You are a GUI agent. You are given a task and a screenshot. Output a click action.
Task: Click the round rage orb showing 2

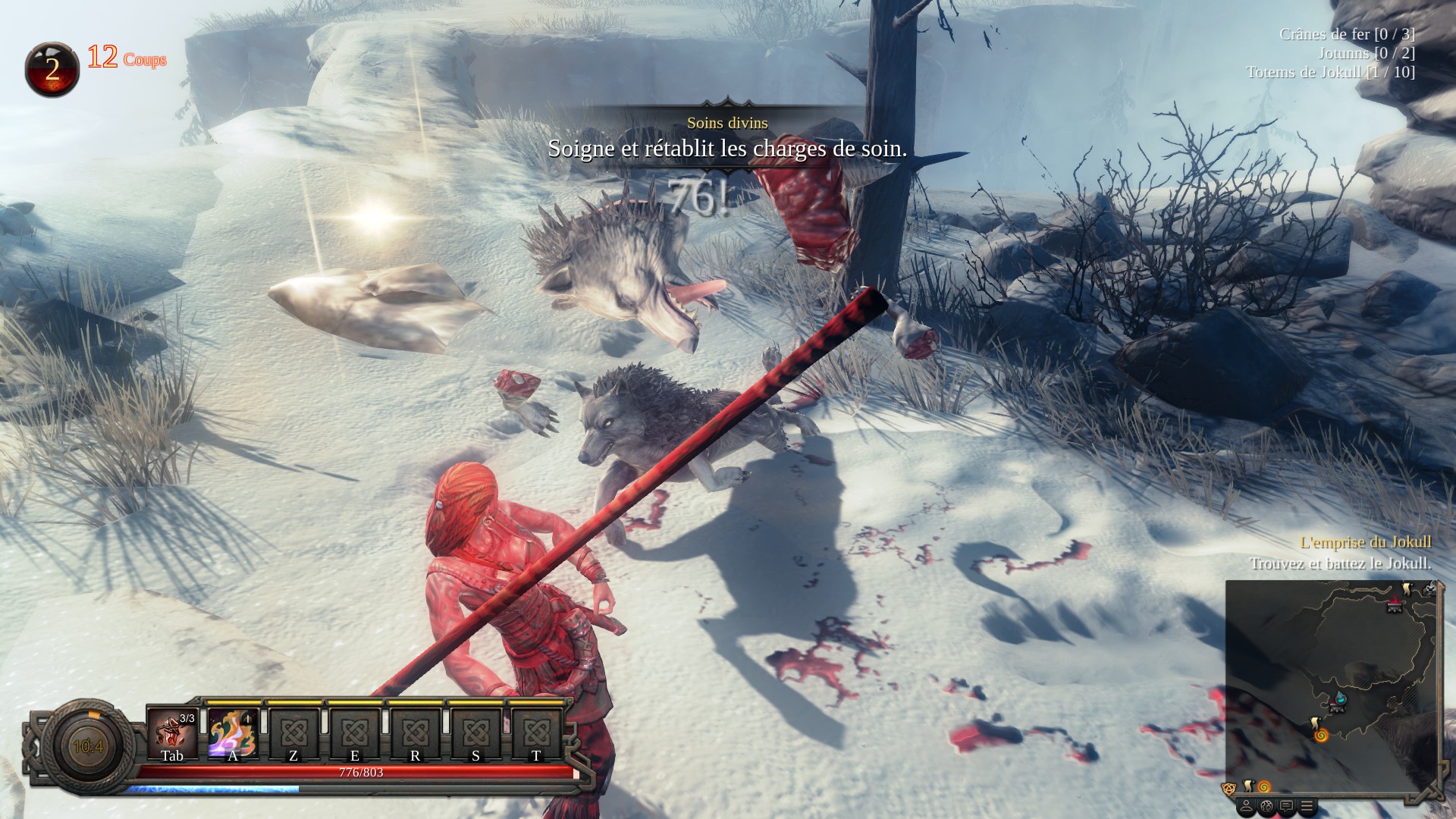(52, 69)
